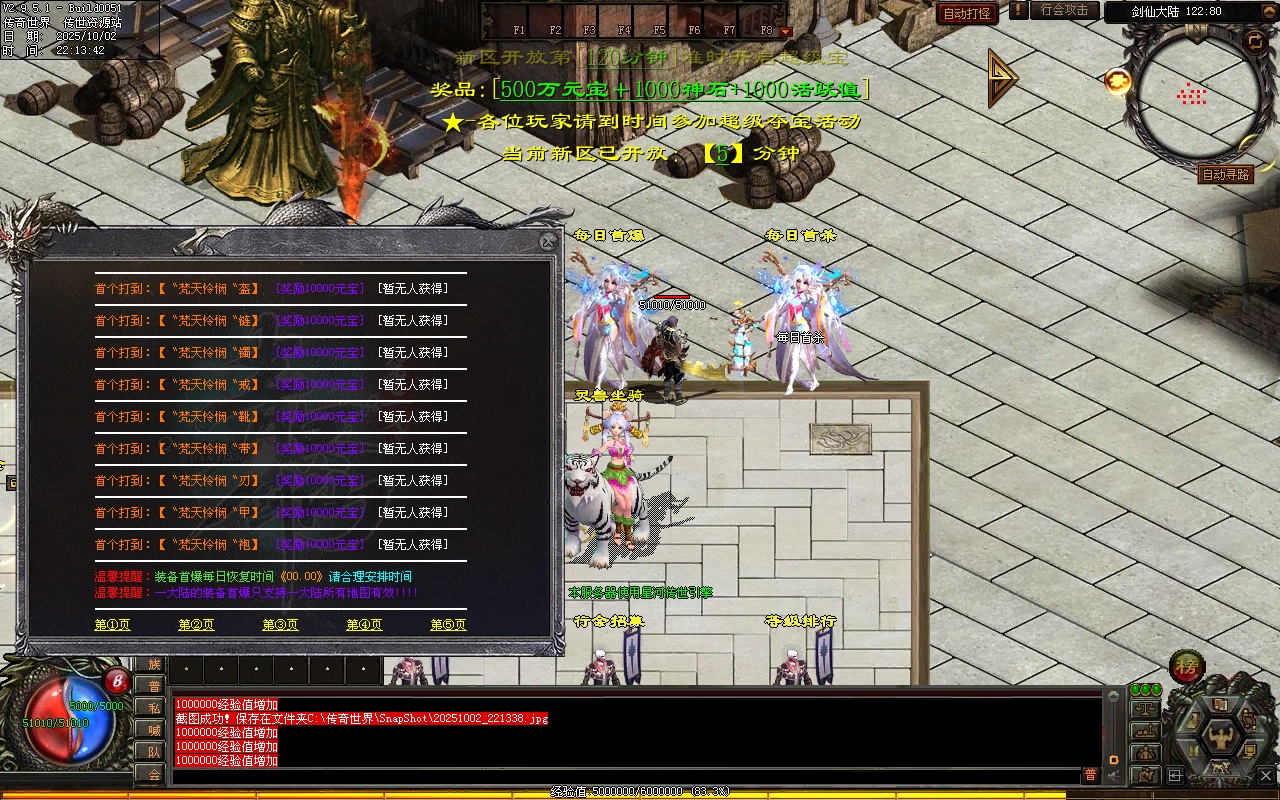Activate the 自动寻路 auto-pathfinding button
1280x800 pixels.
tap(1225, 175)
